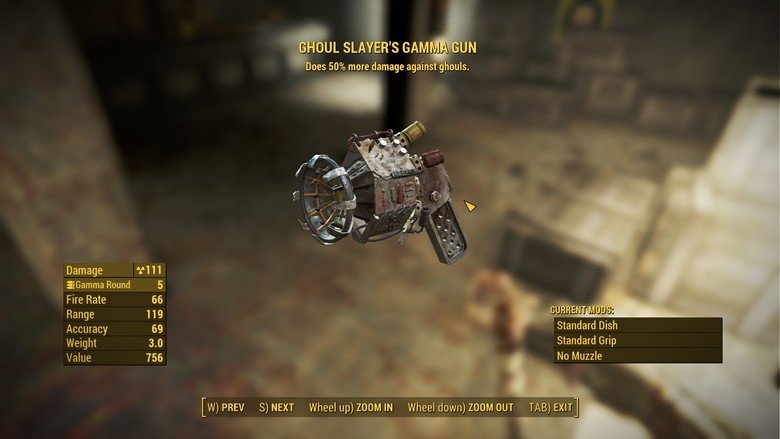Image resolution: width=780 pixels, height=439 pixels.
Task: Choose ZOOM OUT in the bottom bar
Action: (460, 408)
